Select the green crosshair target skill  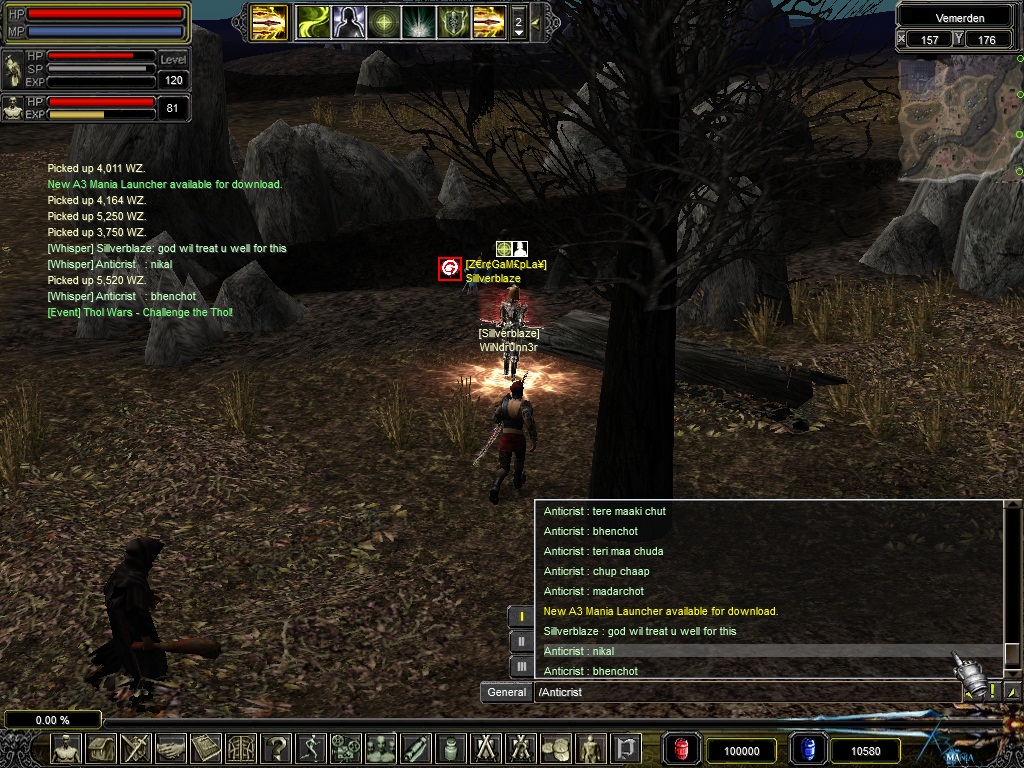coord(384,21)
